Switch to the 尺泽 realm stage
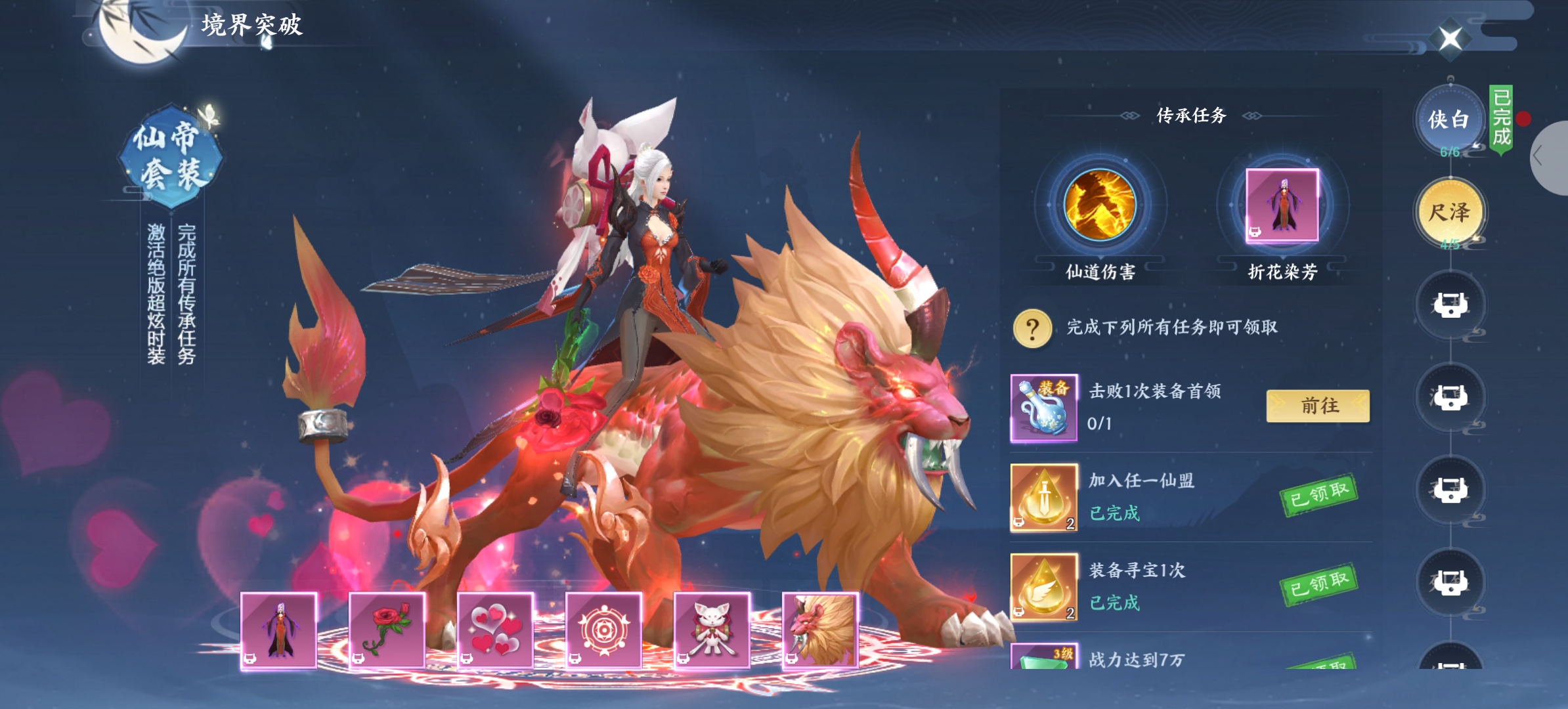This screenshot has width=1568, height=709. 1449,212
